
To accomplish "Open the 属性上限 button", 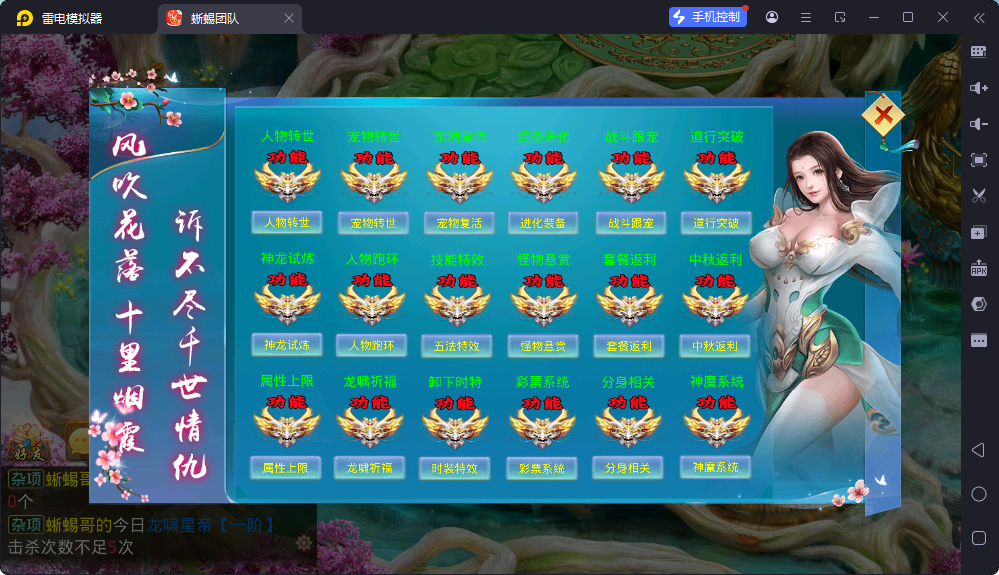I will [286, 467].
